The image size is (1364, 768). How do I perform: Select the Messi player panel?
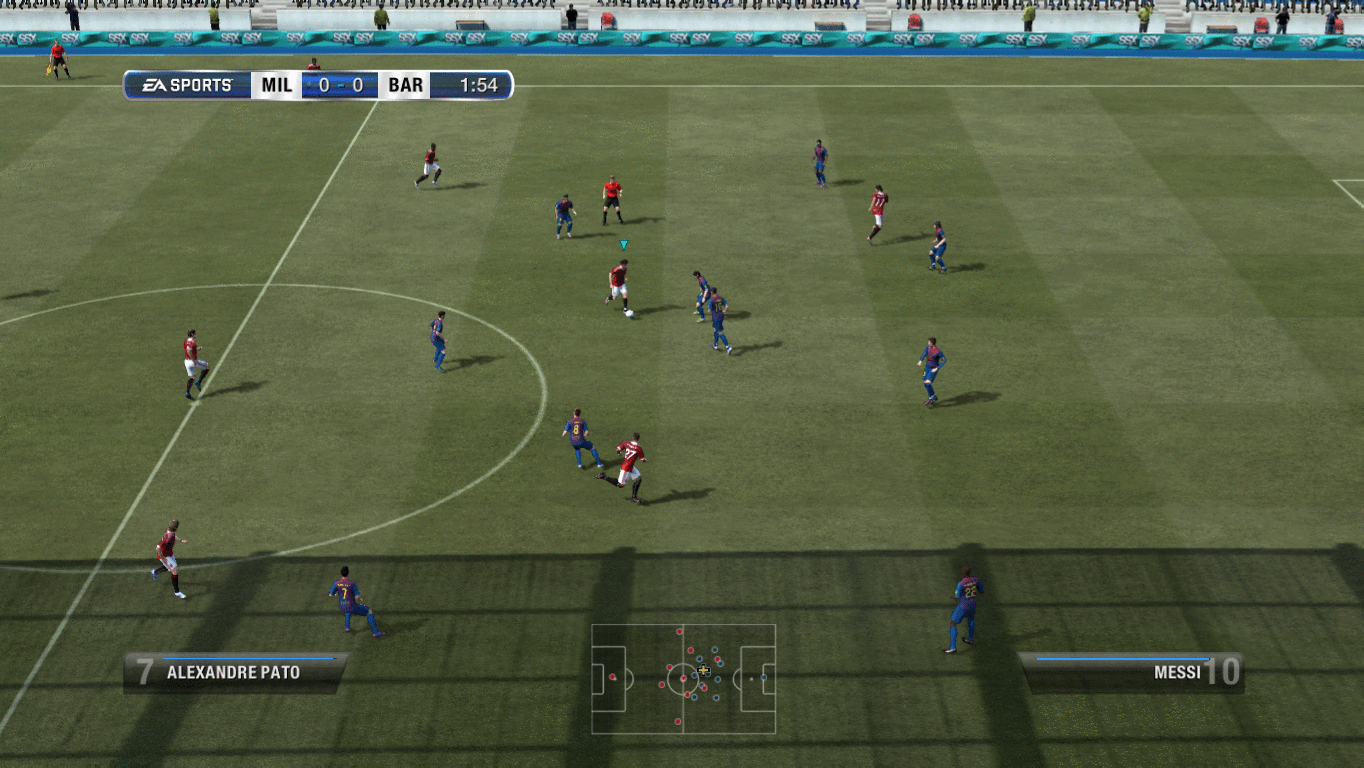coord(1130,672)
